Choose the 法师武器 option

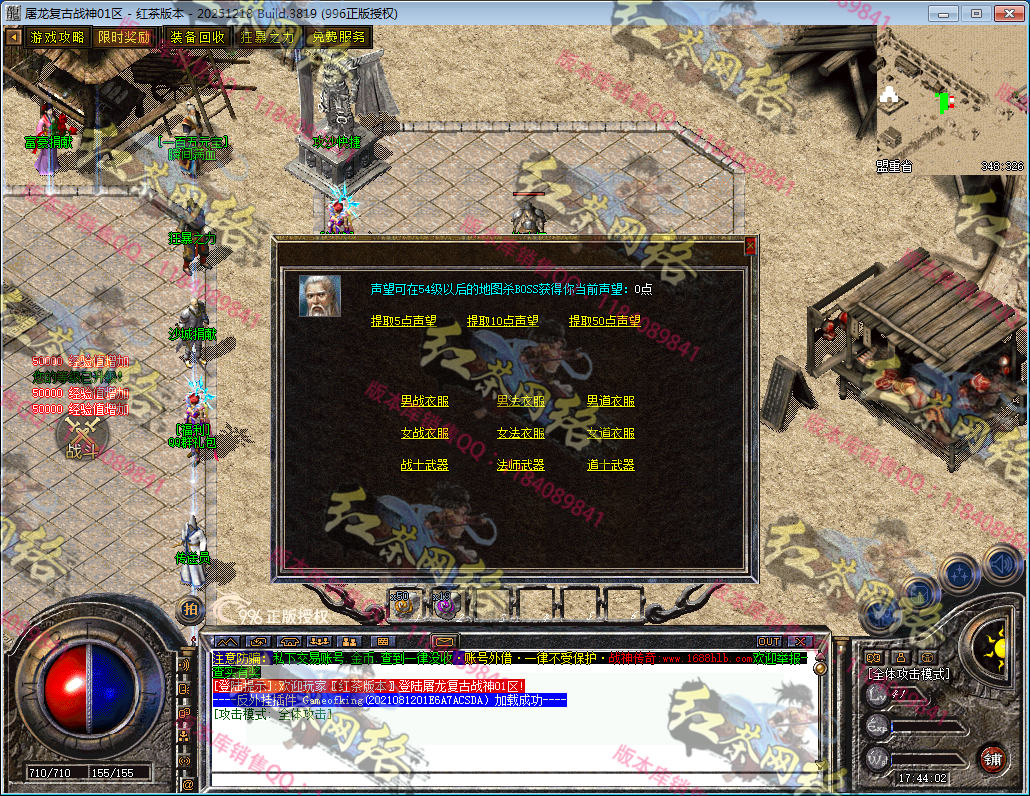(x=520, y=465)
